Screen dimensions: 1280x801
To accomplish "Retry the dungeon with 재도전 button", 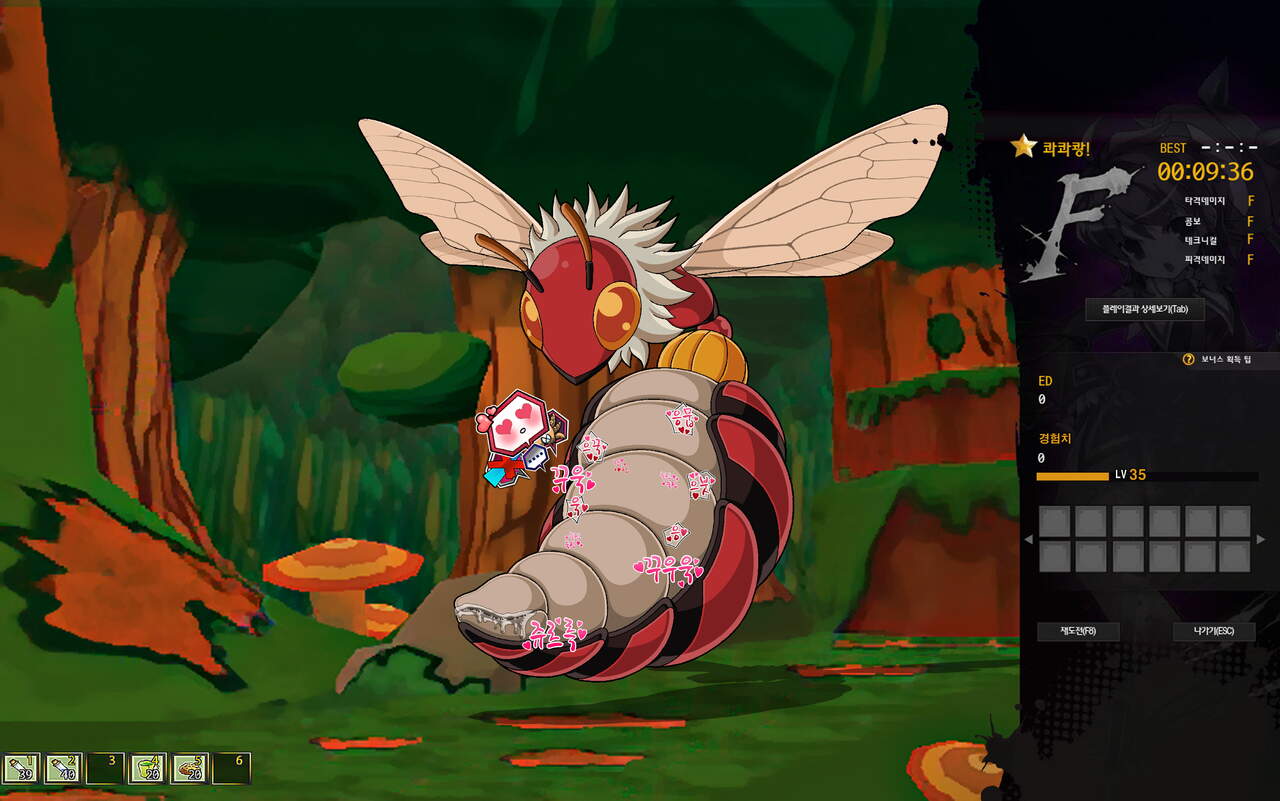I will (1077, 632).
